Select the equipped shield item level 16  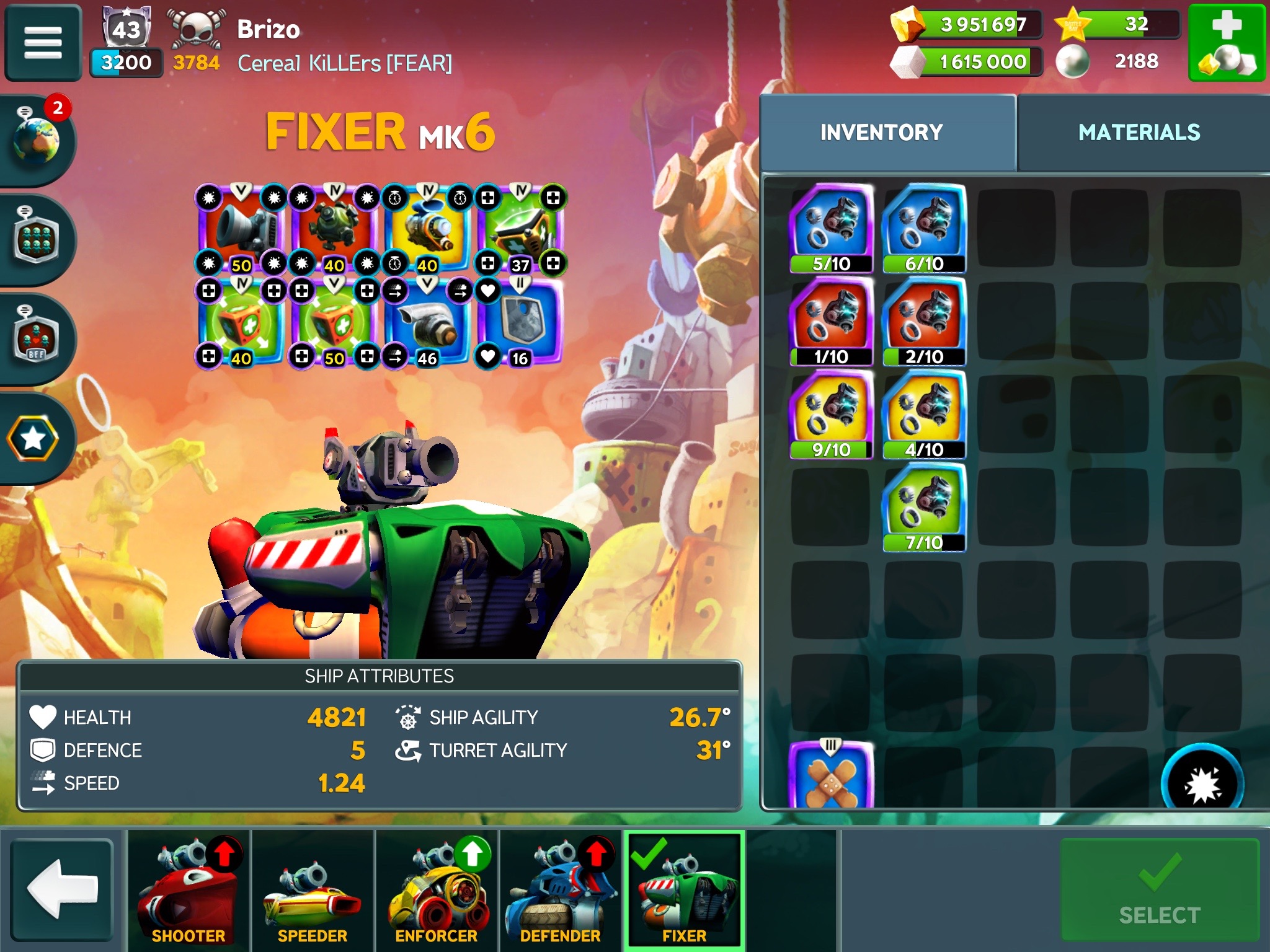pos(520,322)
